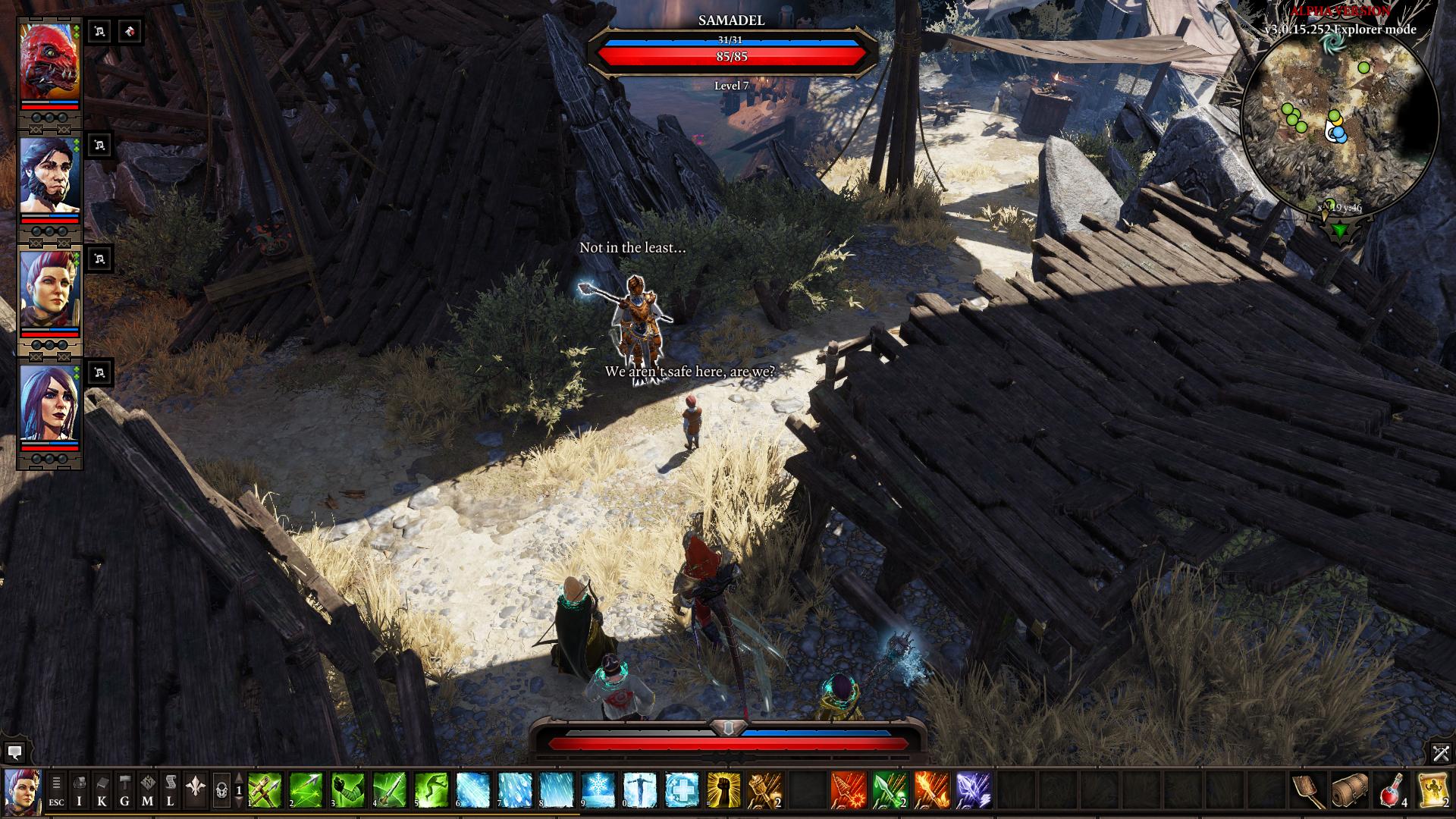Select the bearded man party portrait
The height and width of the screenshot is (819, 1456).
[x=49, y=175]
